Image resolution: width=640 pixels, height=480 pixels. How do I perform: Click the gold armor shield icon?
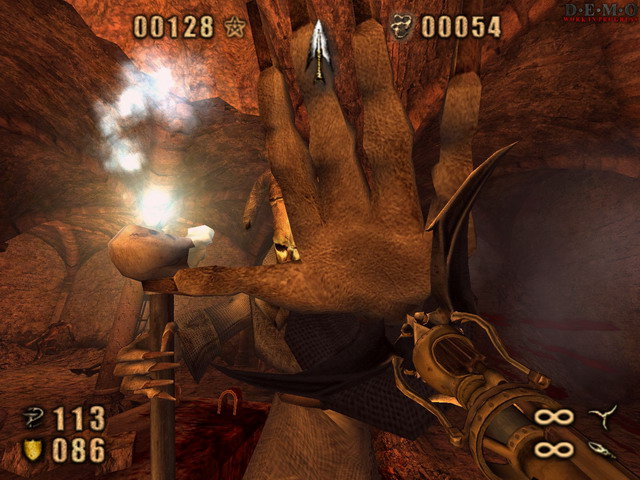tap(33, 450)
